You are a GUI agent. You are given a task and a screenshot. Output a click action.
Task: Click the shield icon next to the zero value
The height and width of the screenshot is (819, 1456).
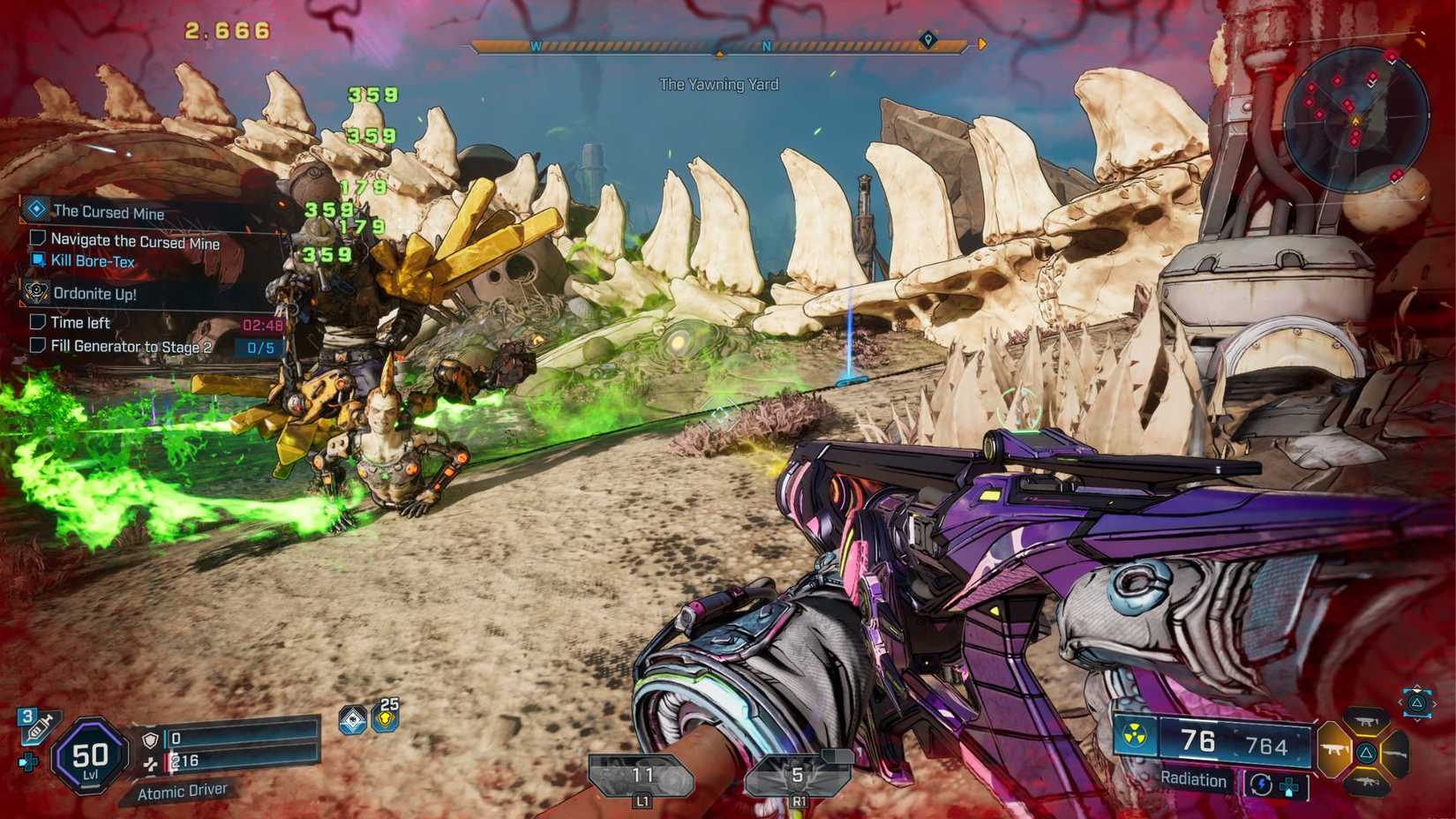[149, 740]
